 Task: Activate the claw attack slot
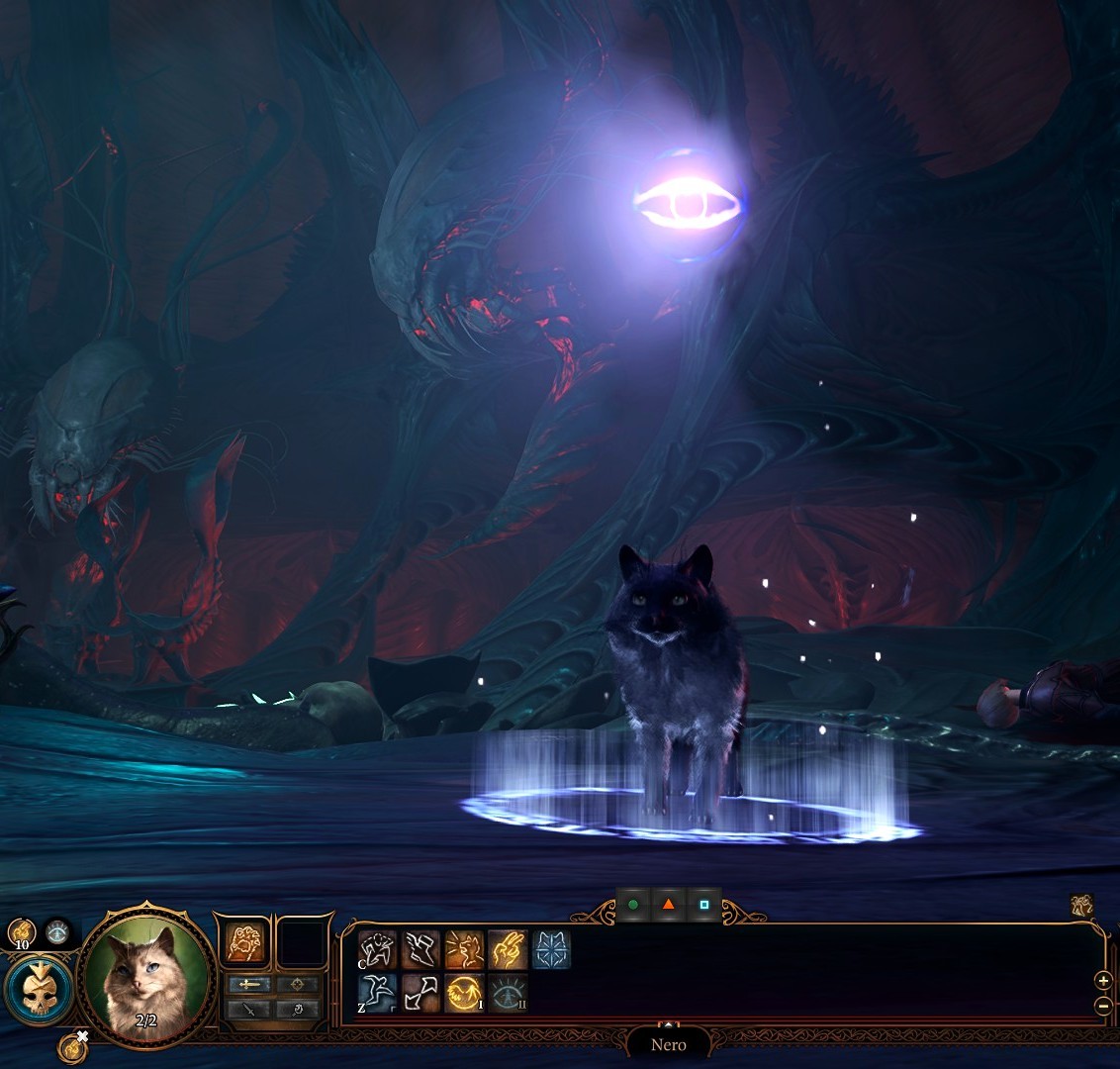click(x=244, y=941)
